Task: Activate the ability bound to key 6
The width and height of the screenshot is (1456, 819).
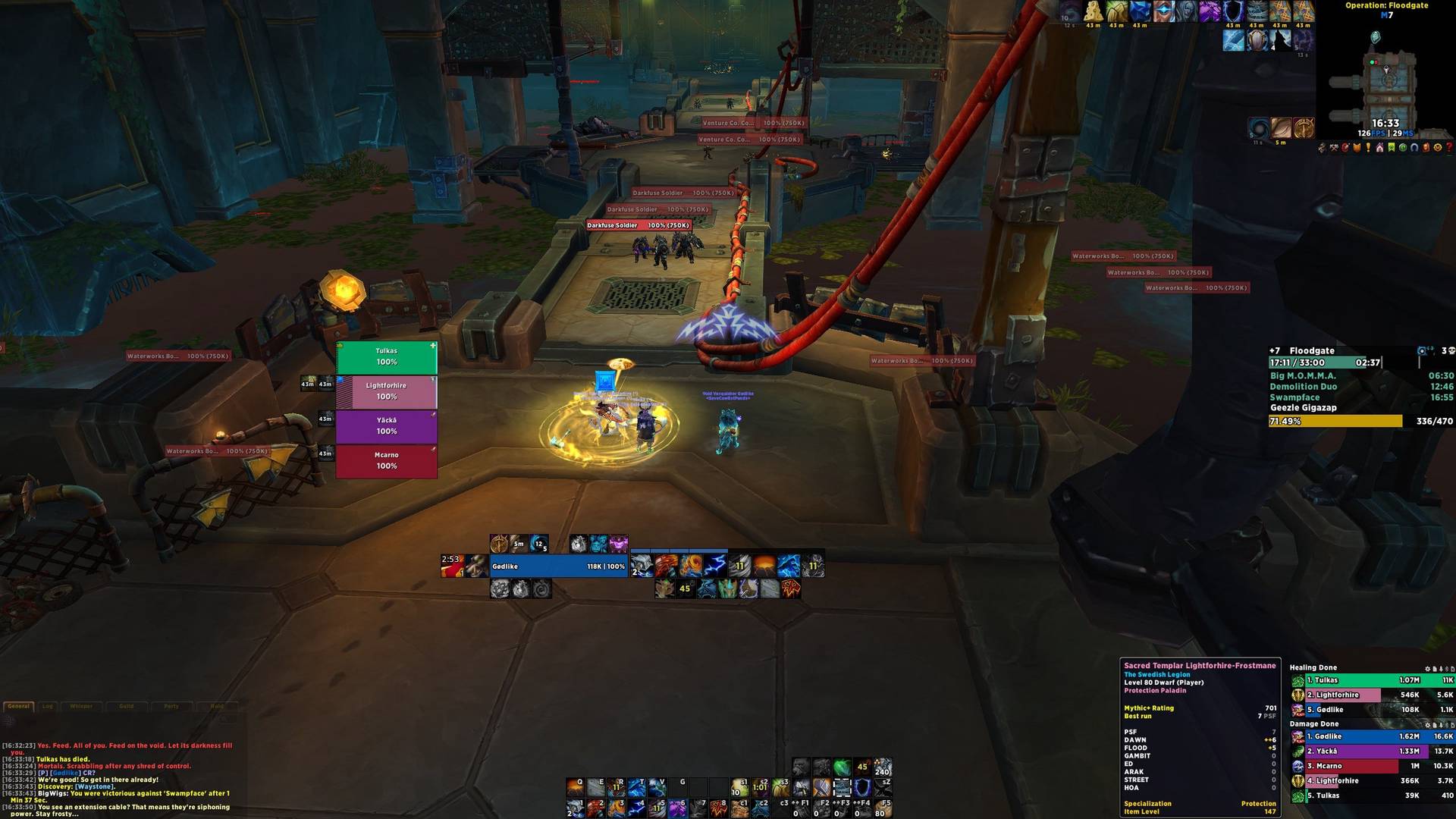Action: click(x=677, y=809)
